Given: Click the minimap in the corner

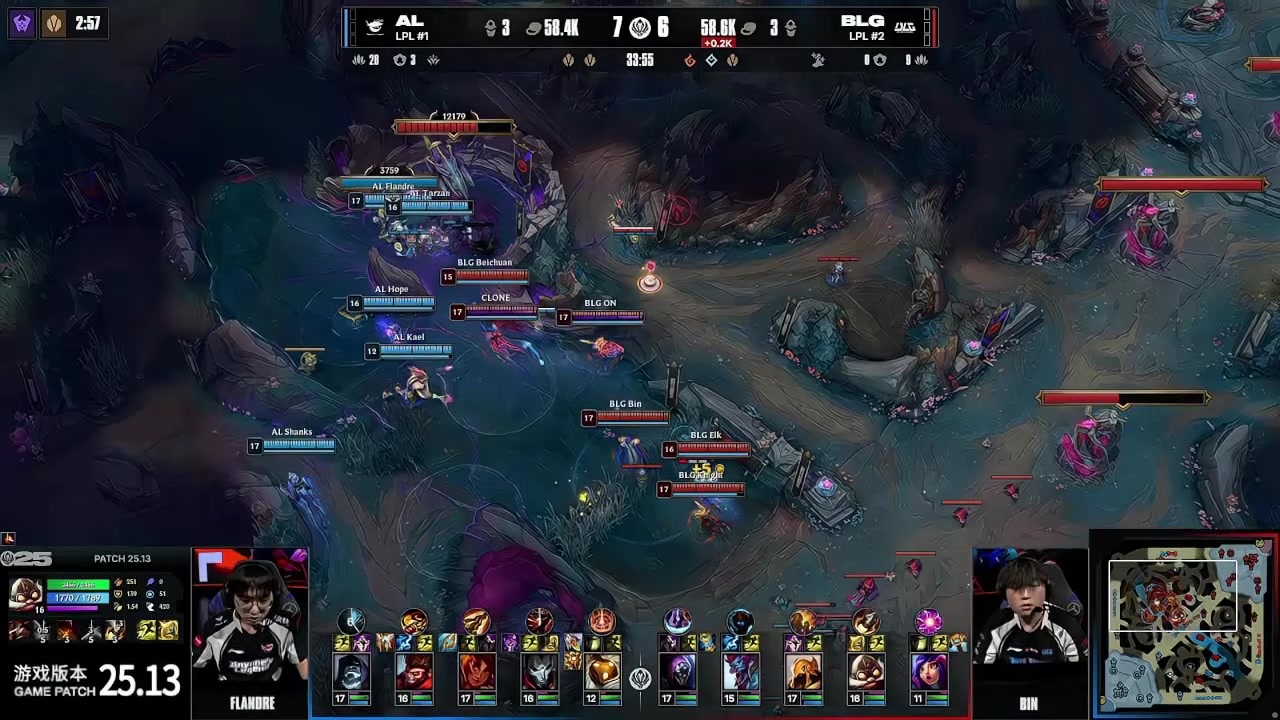Looking at the screenshot, I should [x=1186, y=626].
